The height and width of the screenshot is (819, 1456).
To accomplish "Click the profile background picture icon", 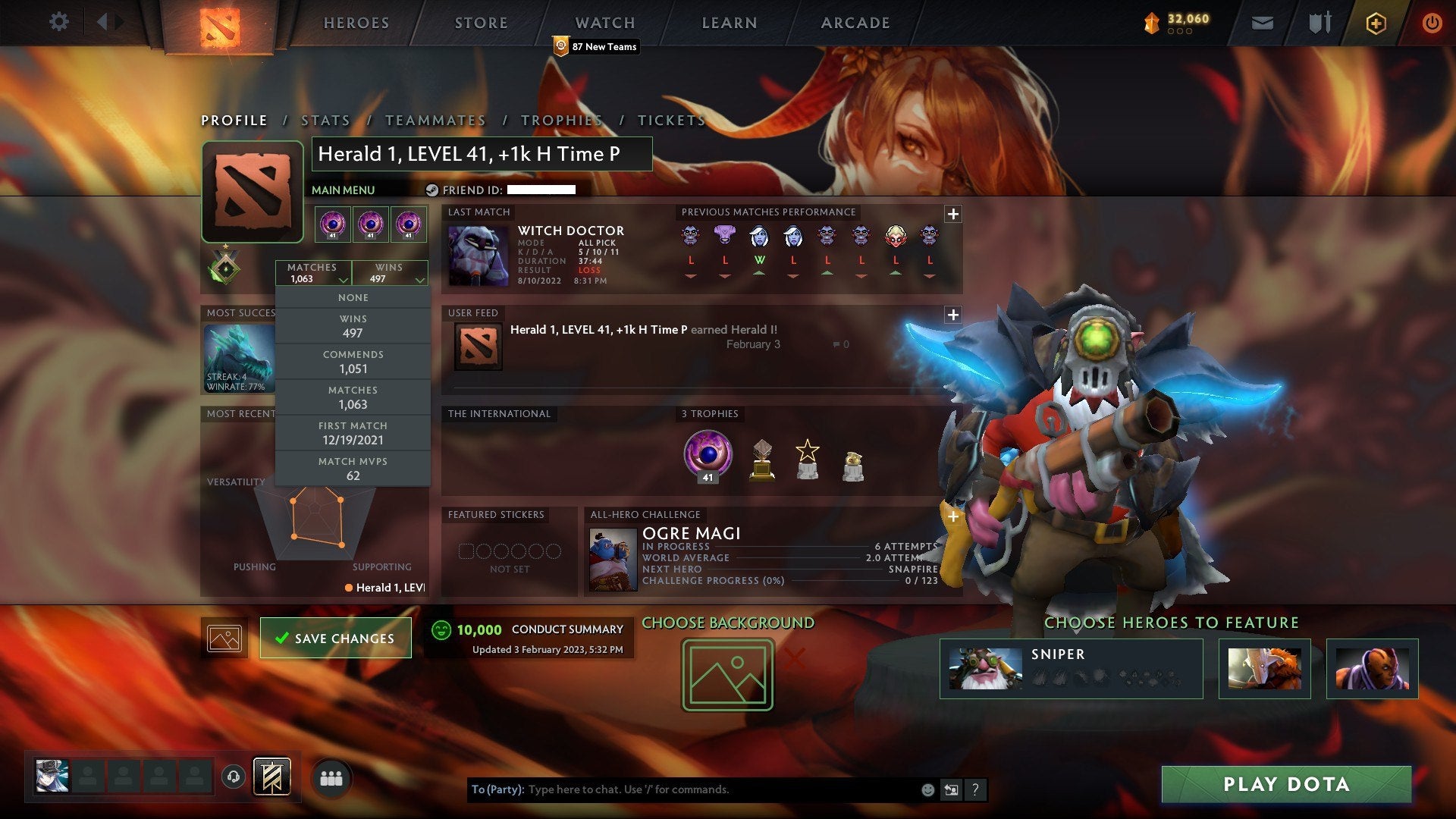I will [x=224, y=638].
